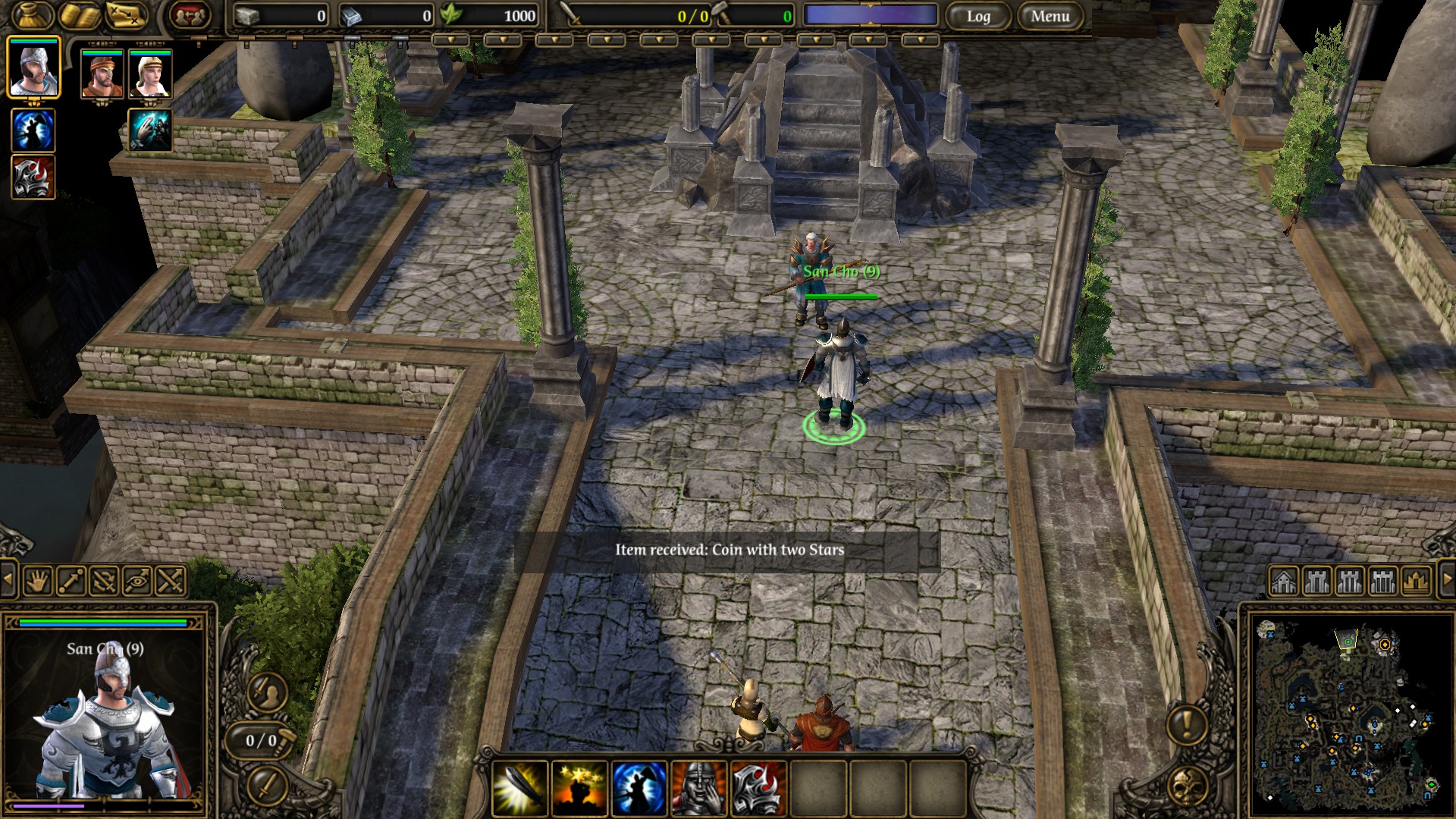The height and width of the screenshot is (819, 1456).
Task: Select the blonde female hero portrait
Action: (x=150, y=74)
